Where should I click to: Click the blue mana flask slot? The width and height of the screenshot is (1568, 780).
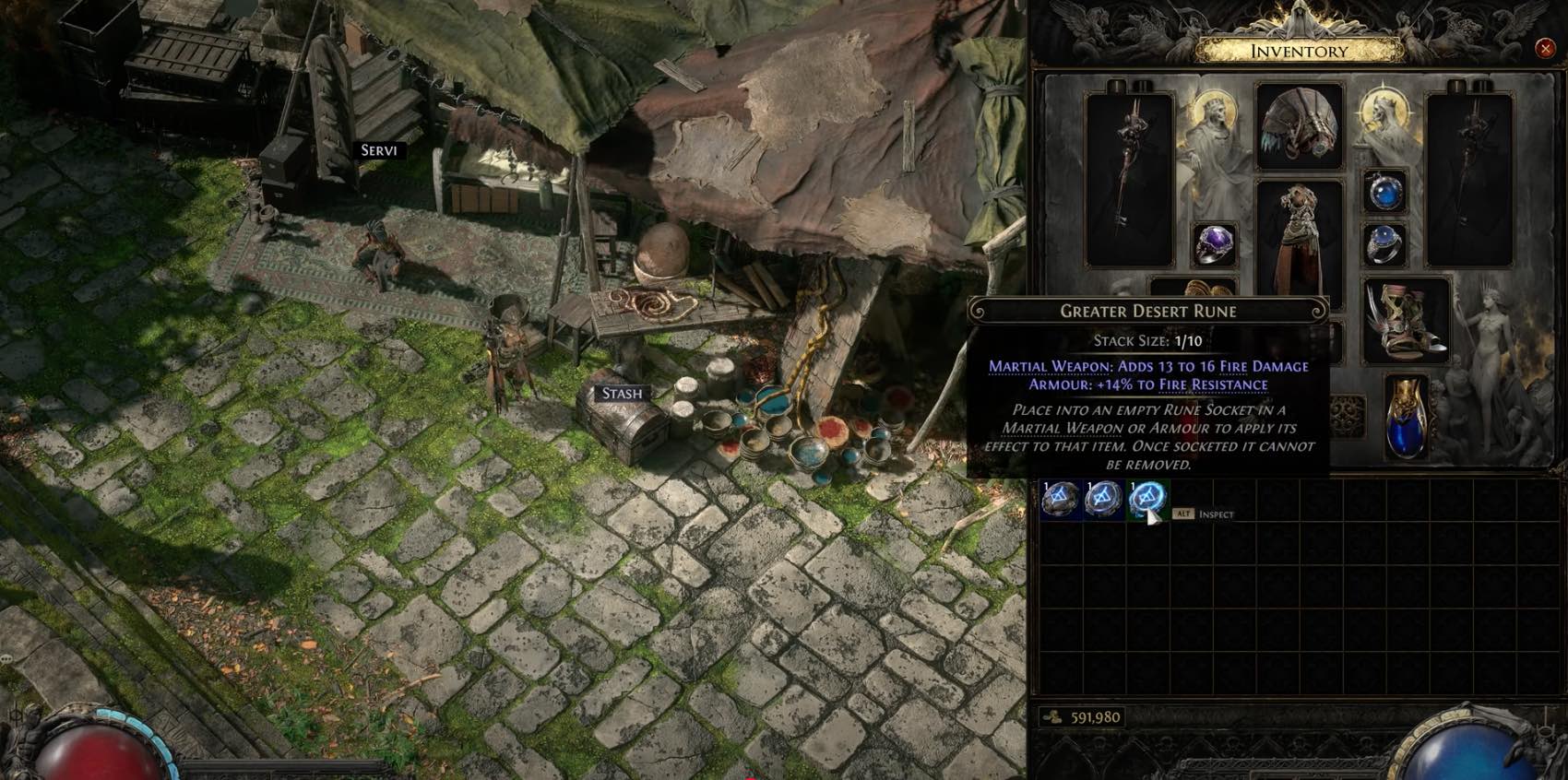coord(1406,418)
